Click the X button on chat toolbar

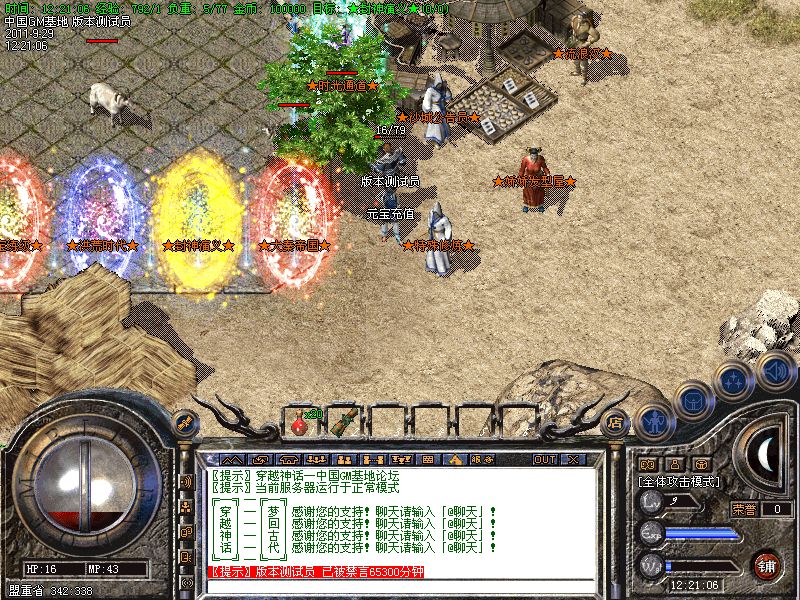pos(573,460)
